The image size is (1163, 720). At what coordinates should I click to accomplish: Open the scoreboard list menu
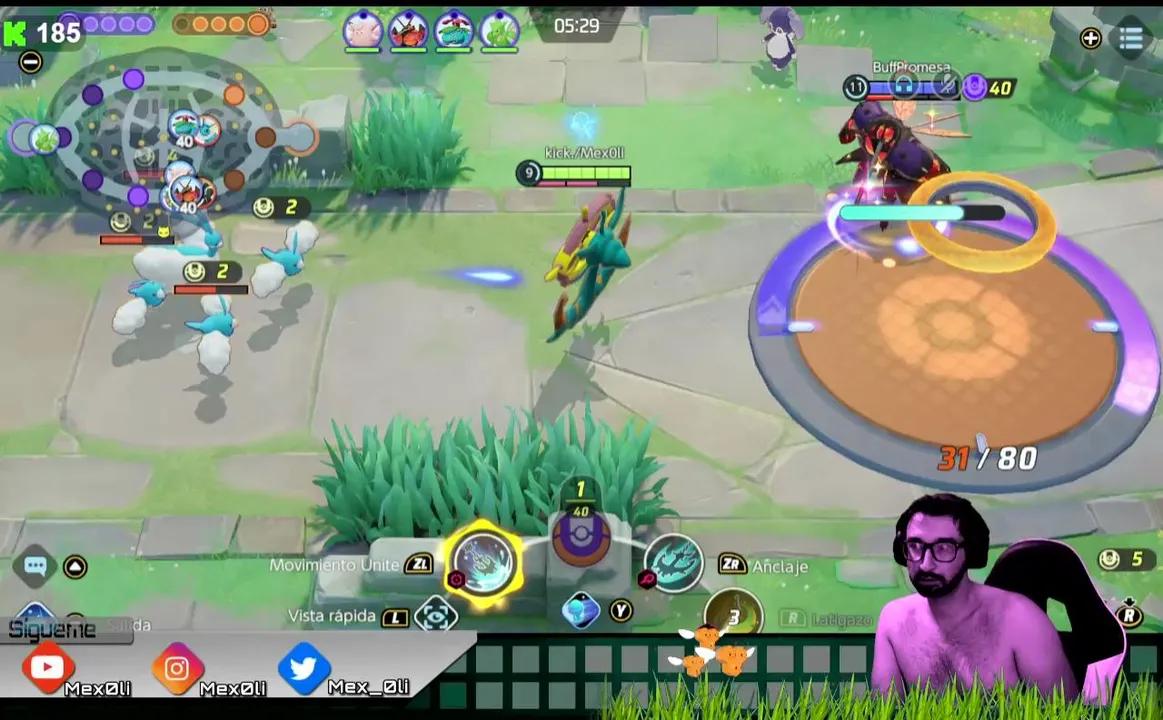tap(1131, 38)
